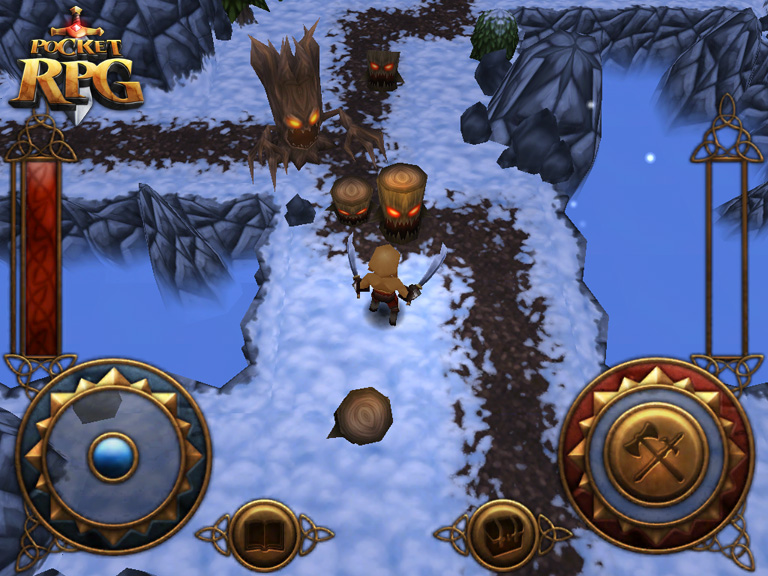Viewport: 768px width, 576px height.
Task: Open the treasure chest inventory button
Action: [503, 535]
